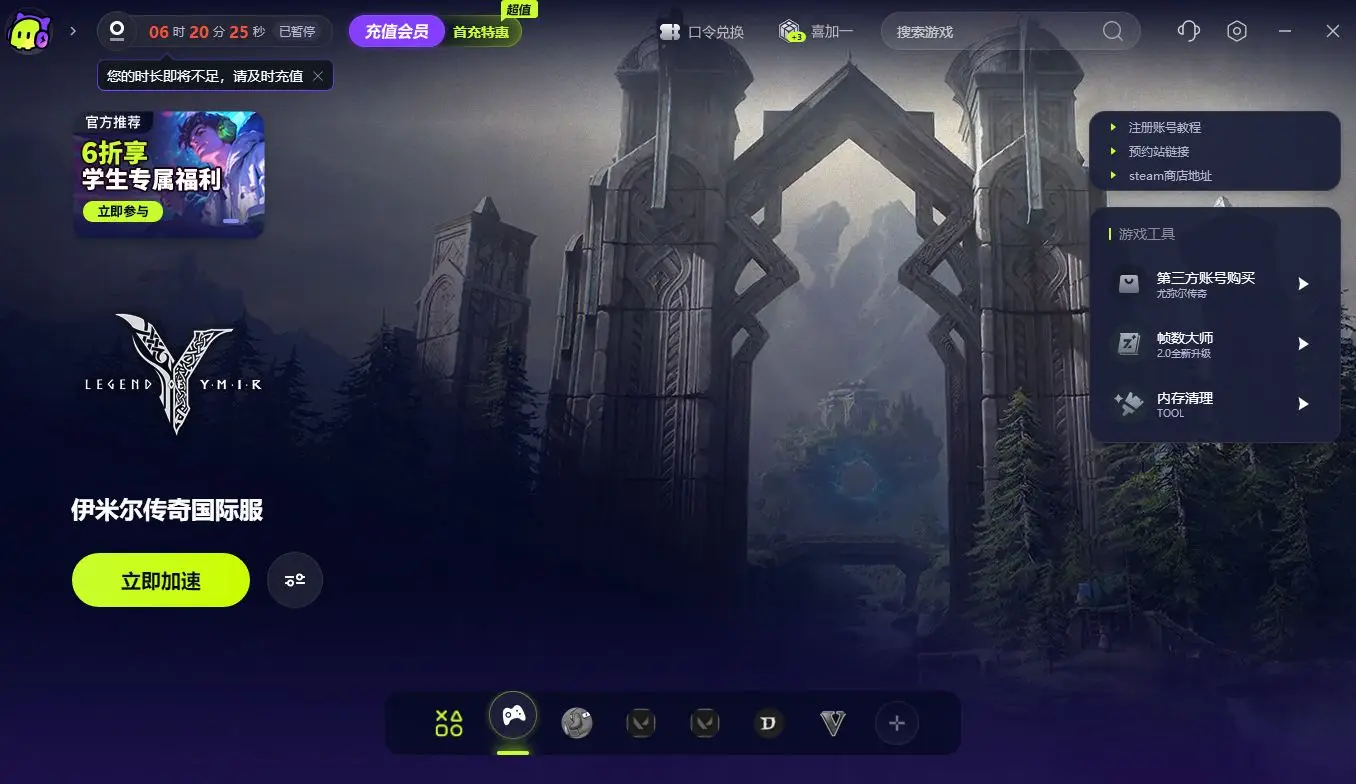Open the 注册账号教程 link
1356x784 pixels.
(1164, 128)
